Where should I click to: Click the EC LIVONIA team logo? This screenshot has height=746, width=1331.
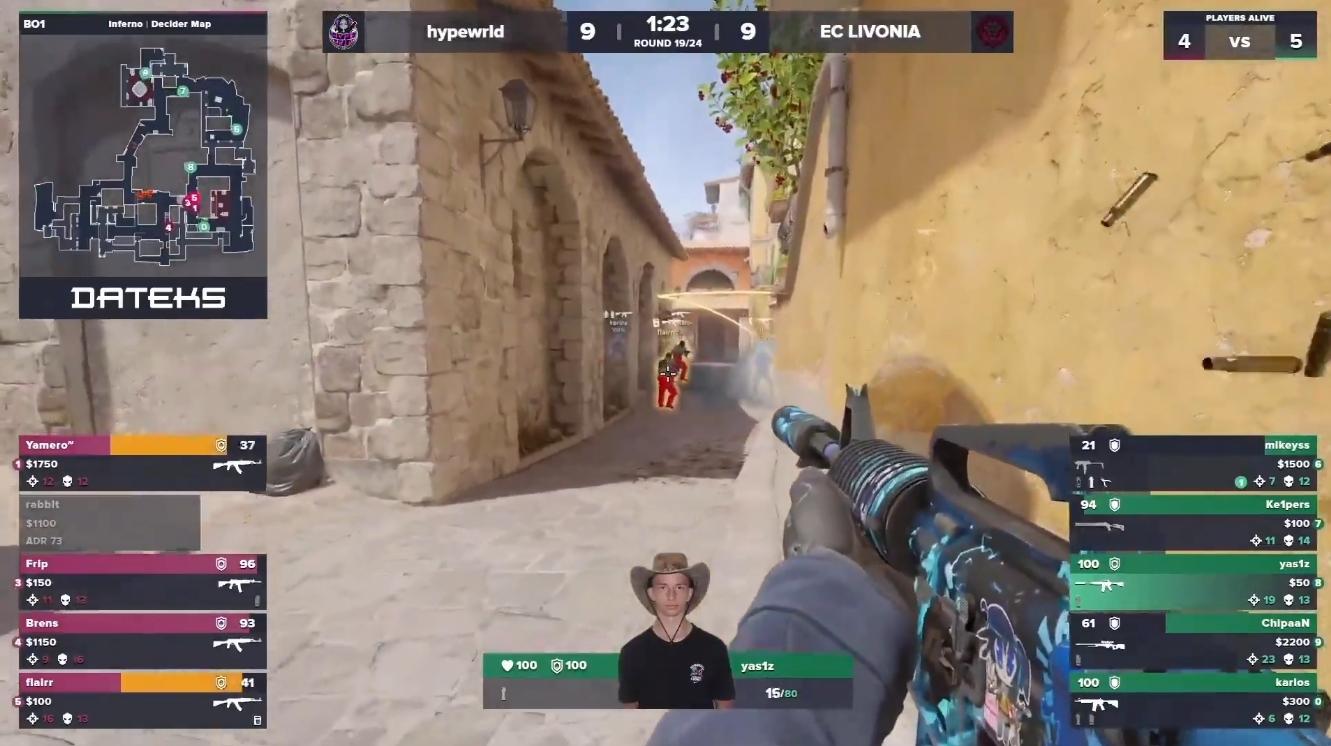tap(991, 32)
